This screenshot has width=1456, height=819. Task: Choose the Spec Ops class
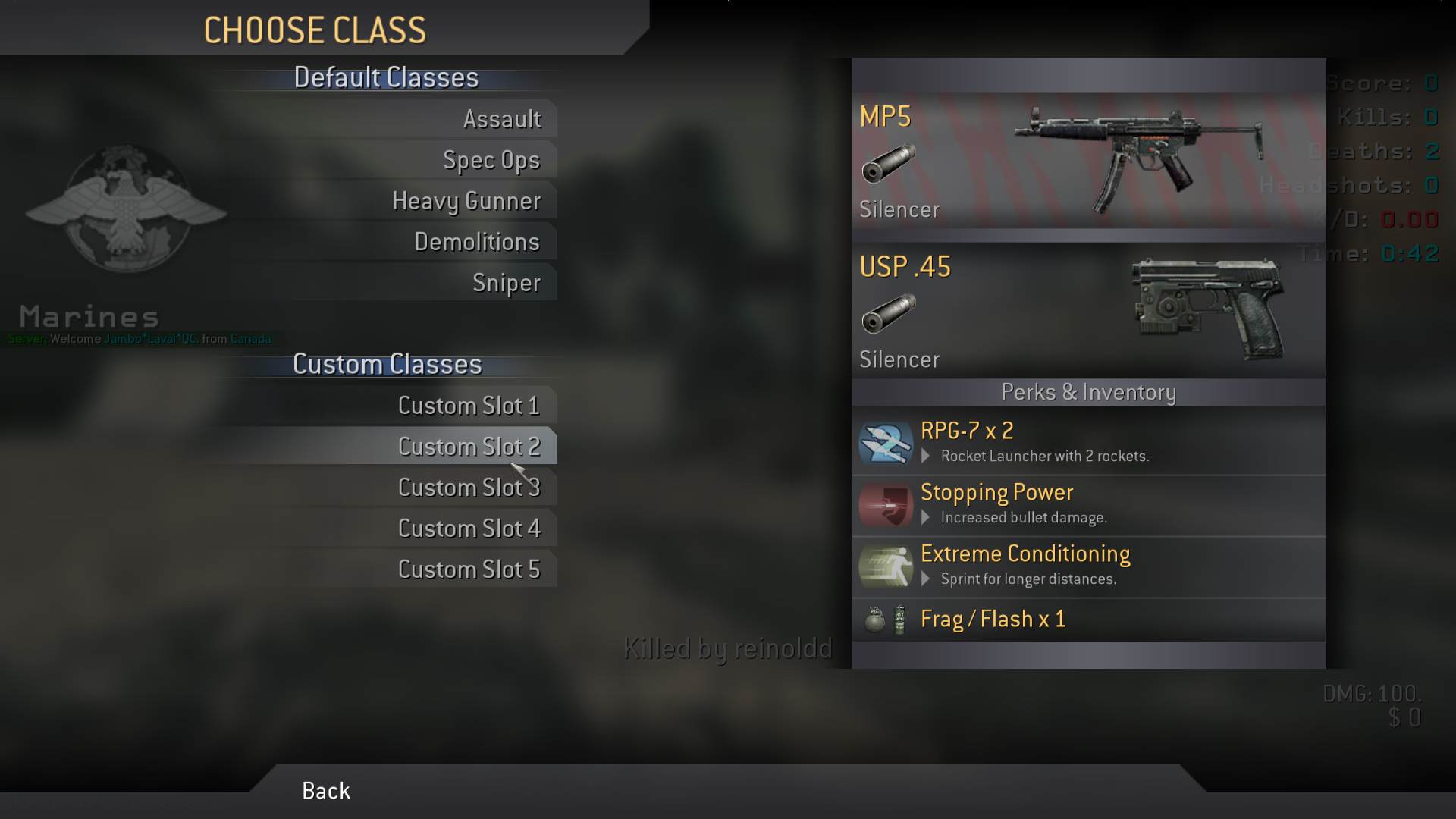pos(491,160)
